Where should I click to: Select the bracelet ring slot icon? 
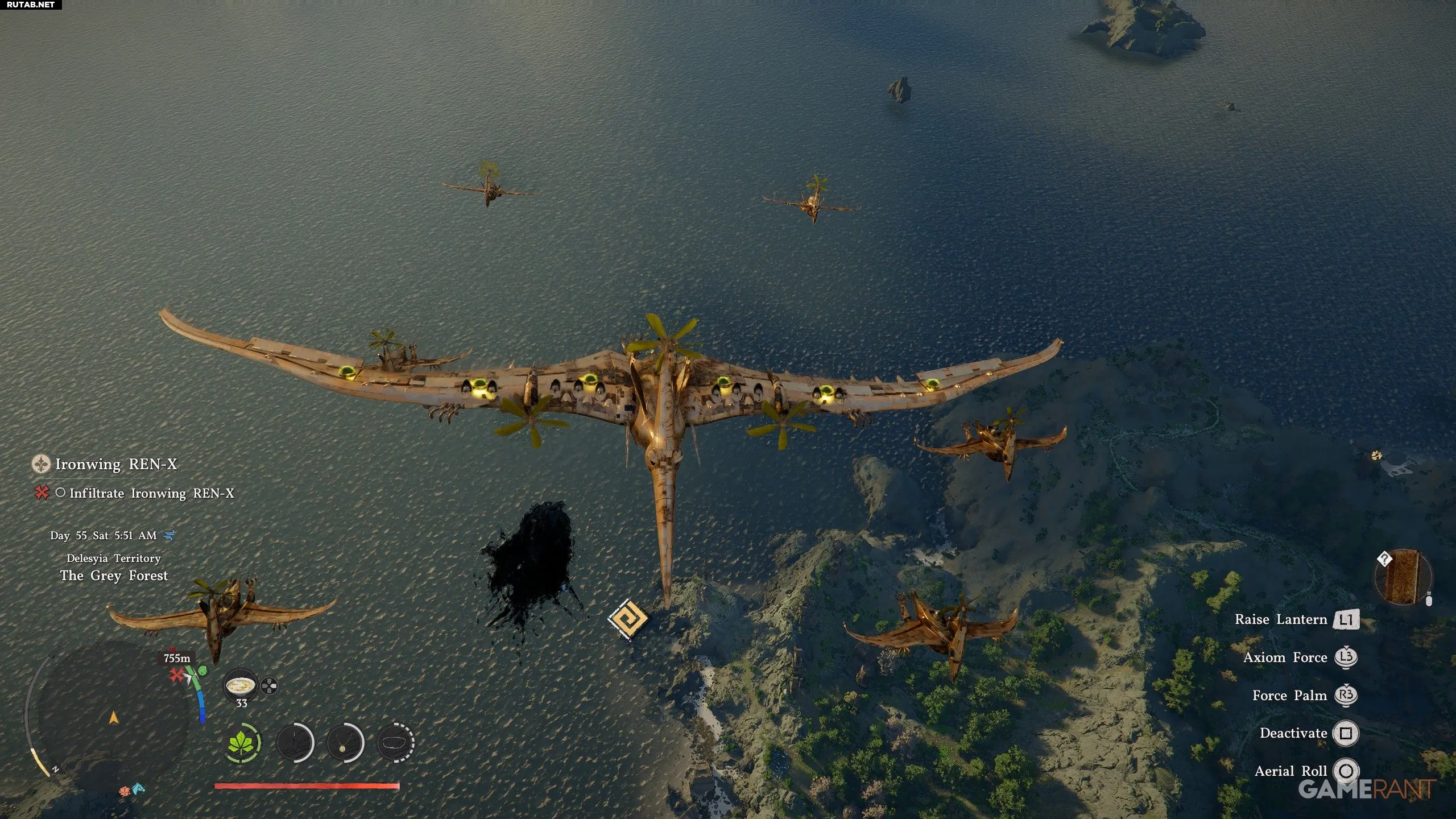(x=396, y=743)
